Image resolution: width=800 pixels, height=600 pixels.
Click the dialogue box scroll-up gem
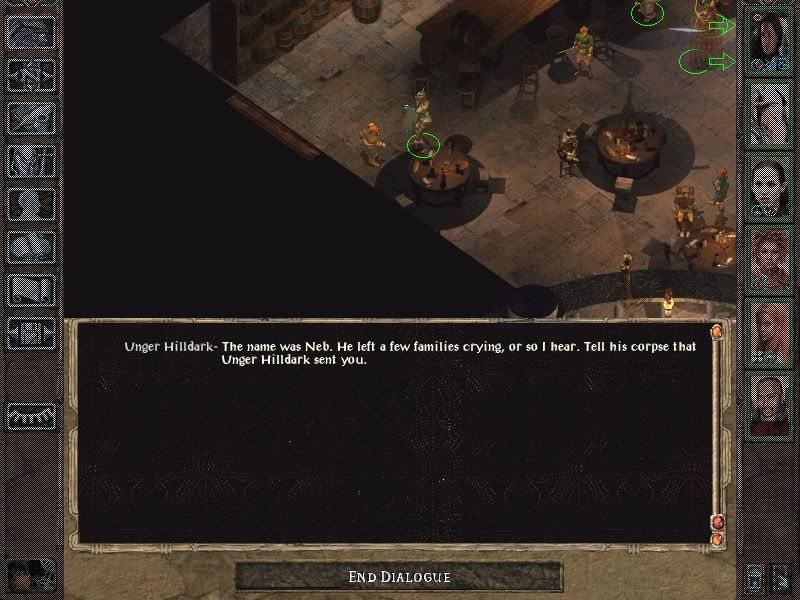tap(716, 331)
